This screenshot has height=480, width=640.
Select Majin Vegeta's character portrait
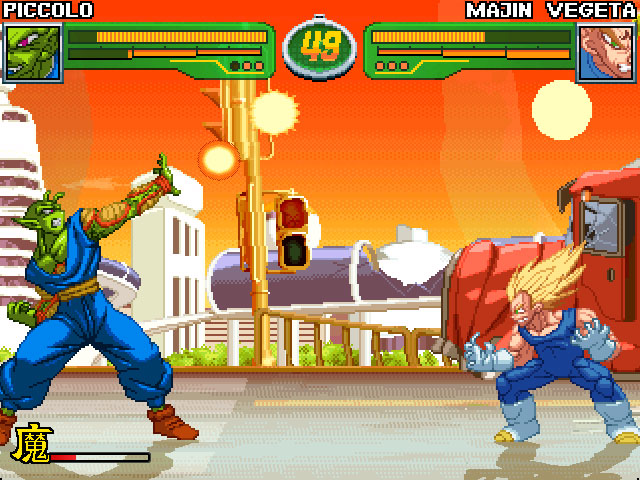click(607, 52)
